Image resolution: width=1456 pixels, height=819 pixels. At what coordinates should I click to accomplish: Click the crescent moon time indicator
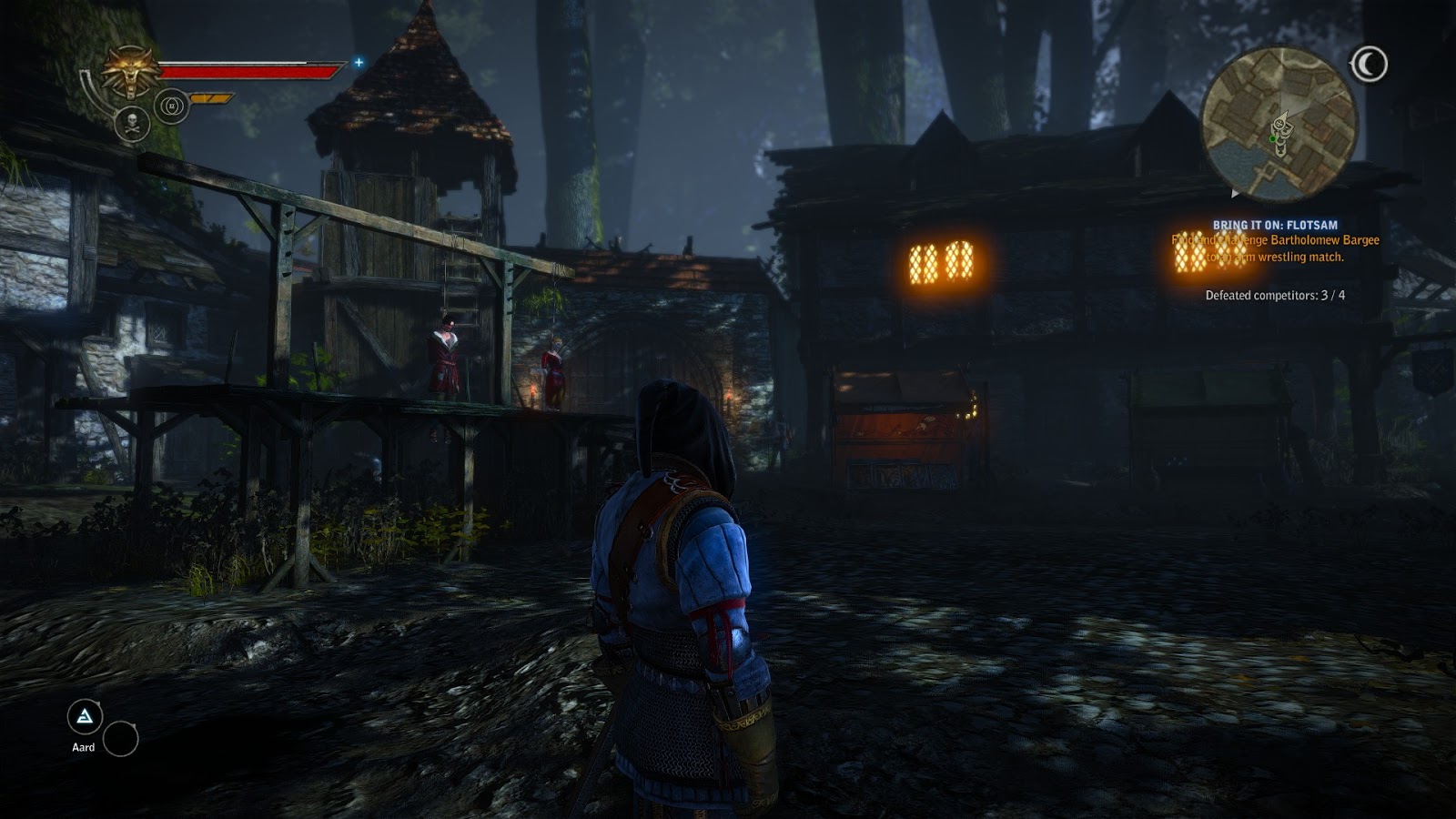click(x=1368, y=64)
